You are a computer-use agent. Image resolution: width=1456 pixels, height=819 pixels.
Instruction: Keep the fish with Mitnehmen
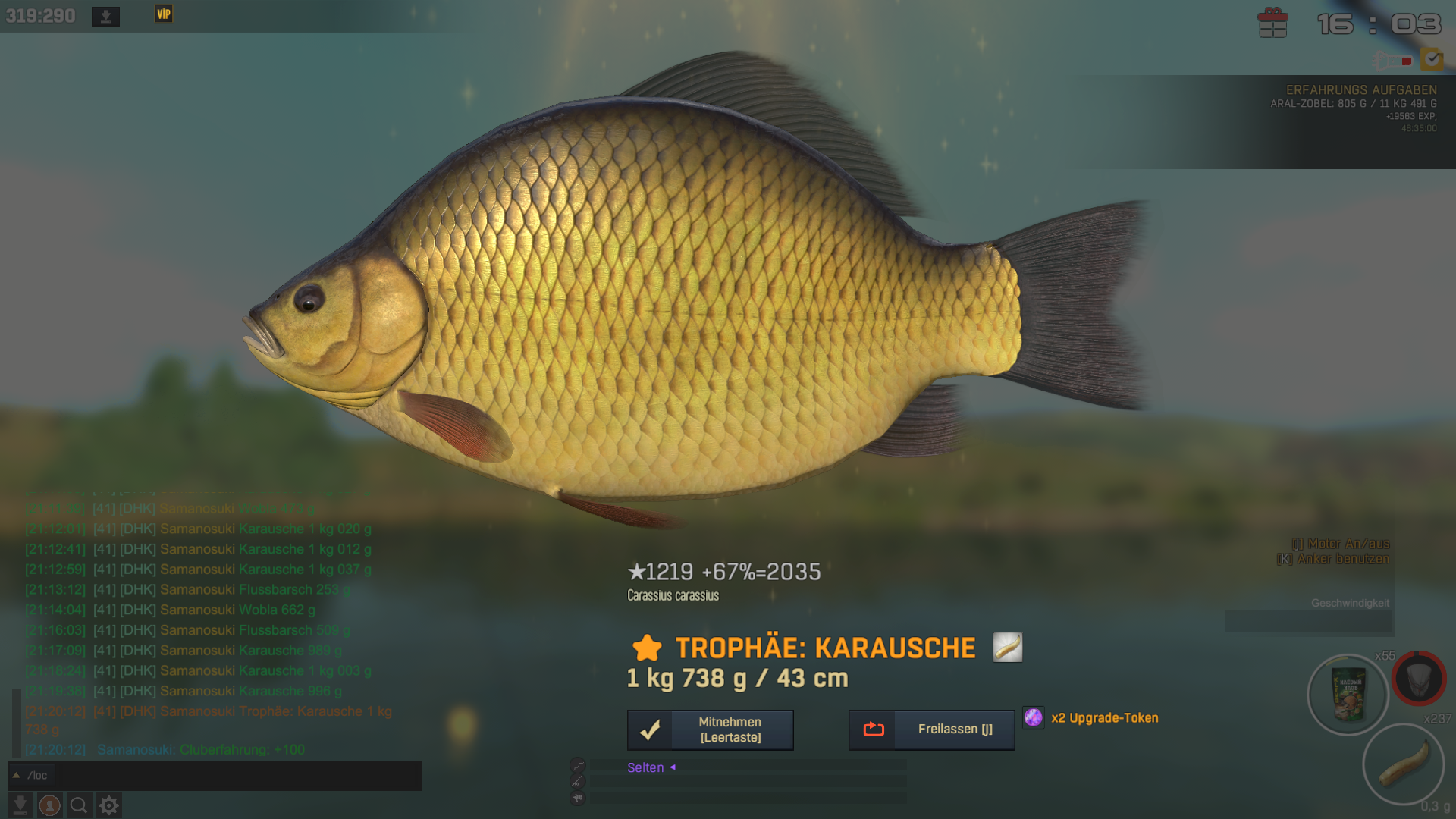(x=710, y=730)
